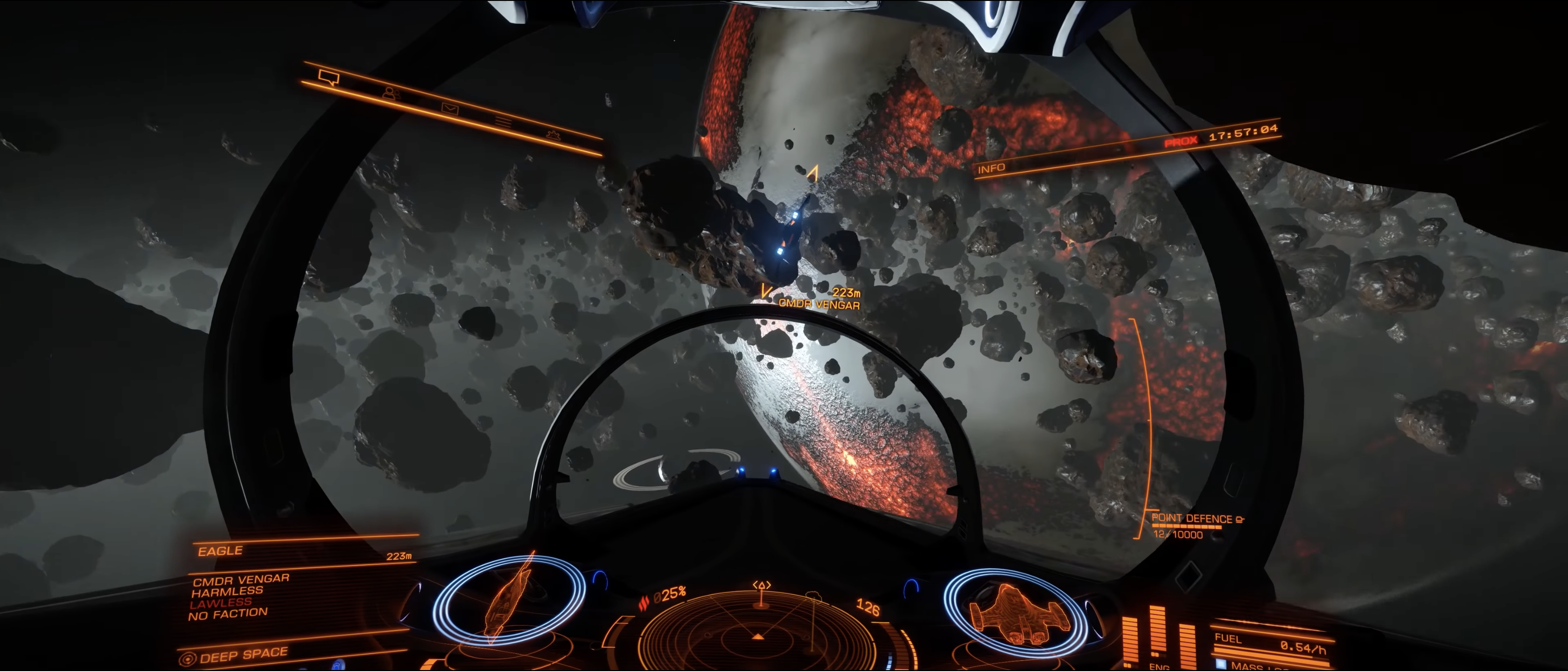
Task: Click the Point Defence module label
Action: [x=1191, y=519]
